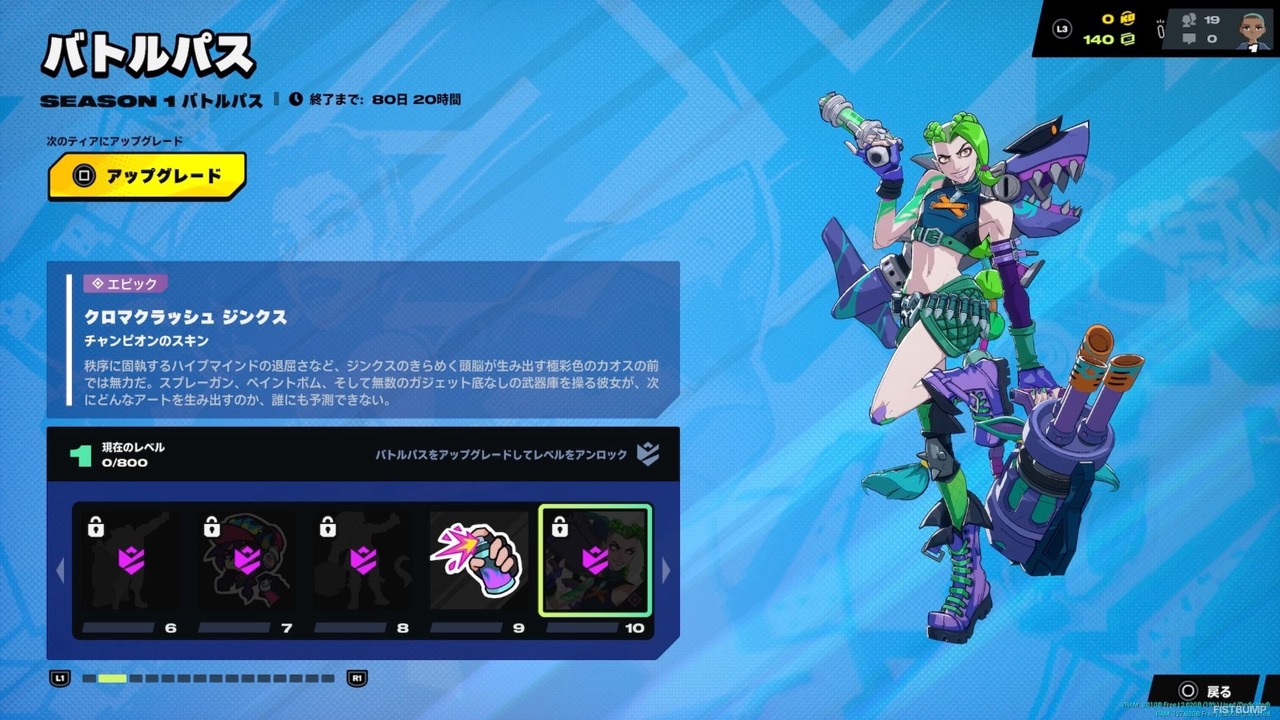Click the player avatar portrait

(1252, 30)
